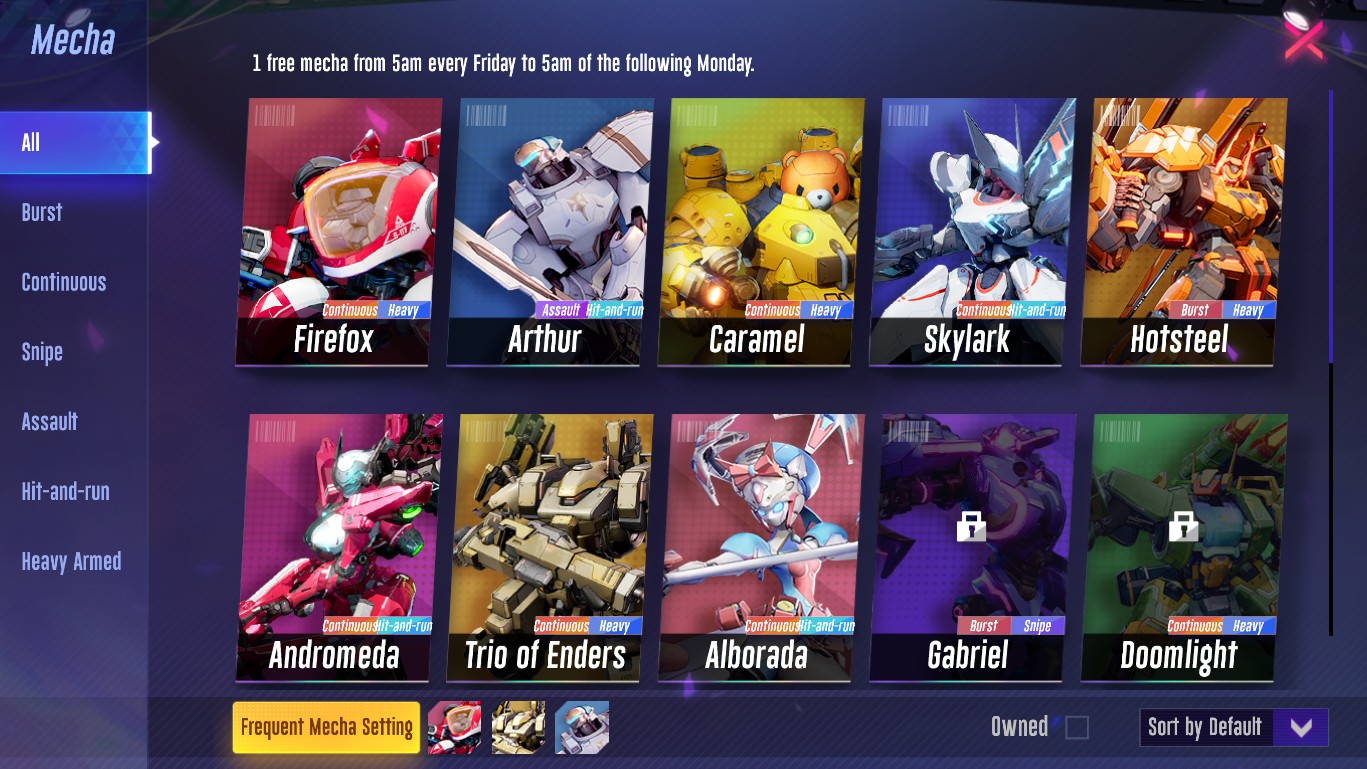The height and width of the screenshot is (769, 1367).
Task: View the locked Doomlight mecha
Action: pos(1182,547)
